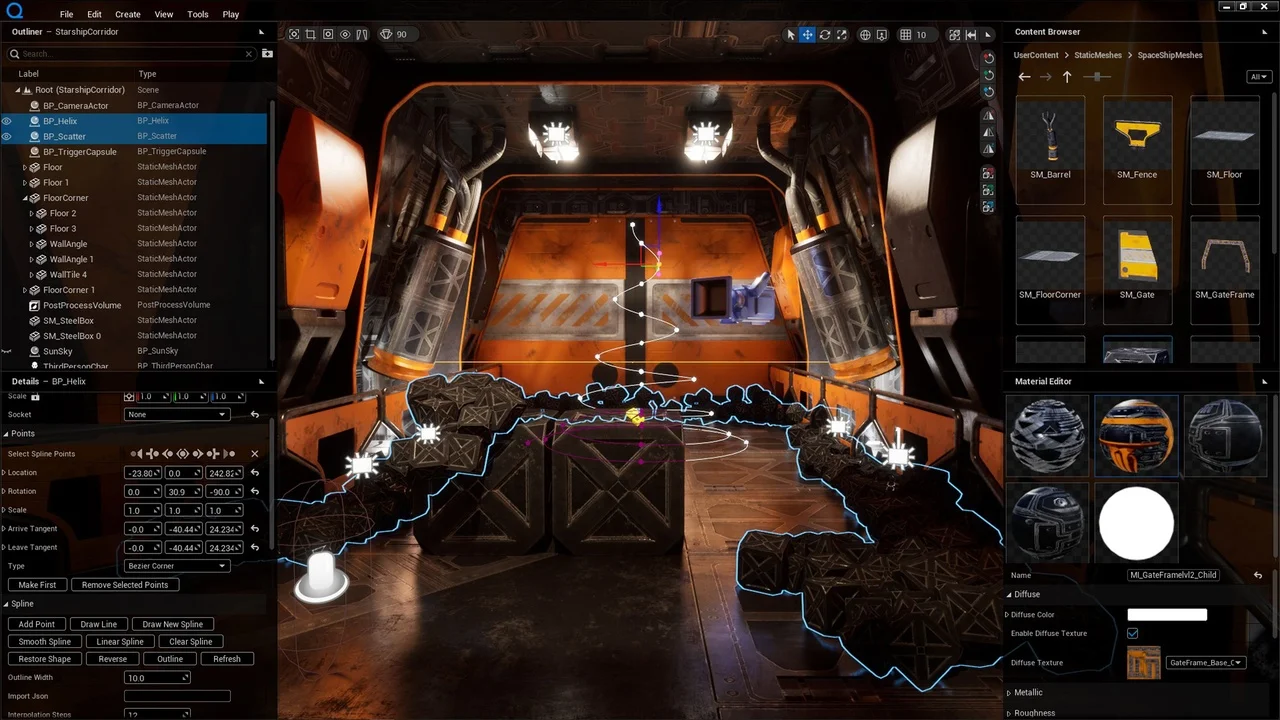Image resolution: width=1280 pixels, height=720 pixels.
Task: Collapse the FloorCorner tree node
Action: 25,198
